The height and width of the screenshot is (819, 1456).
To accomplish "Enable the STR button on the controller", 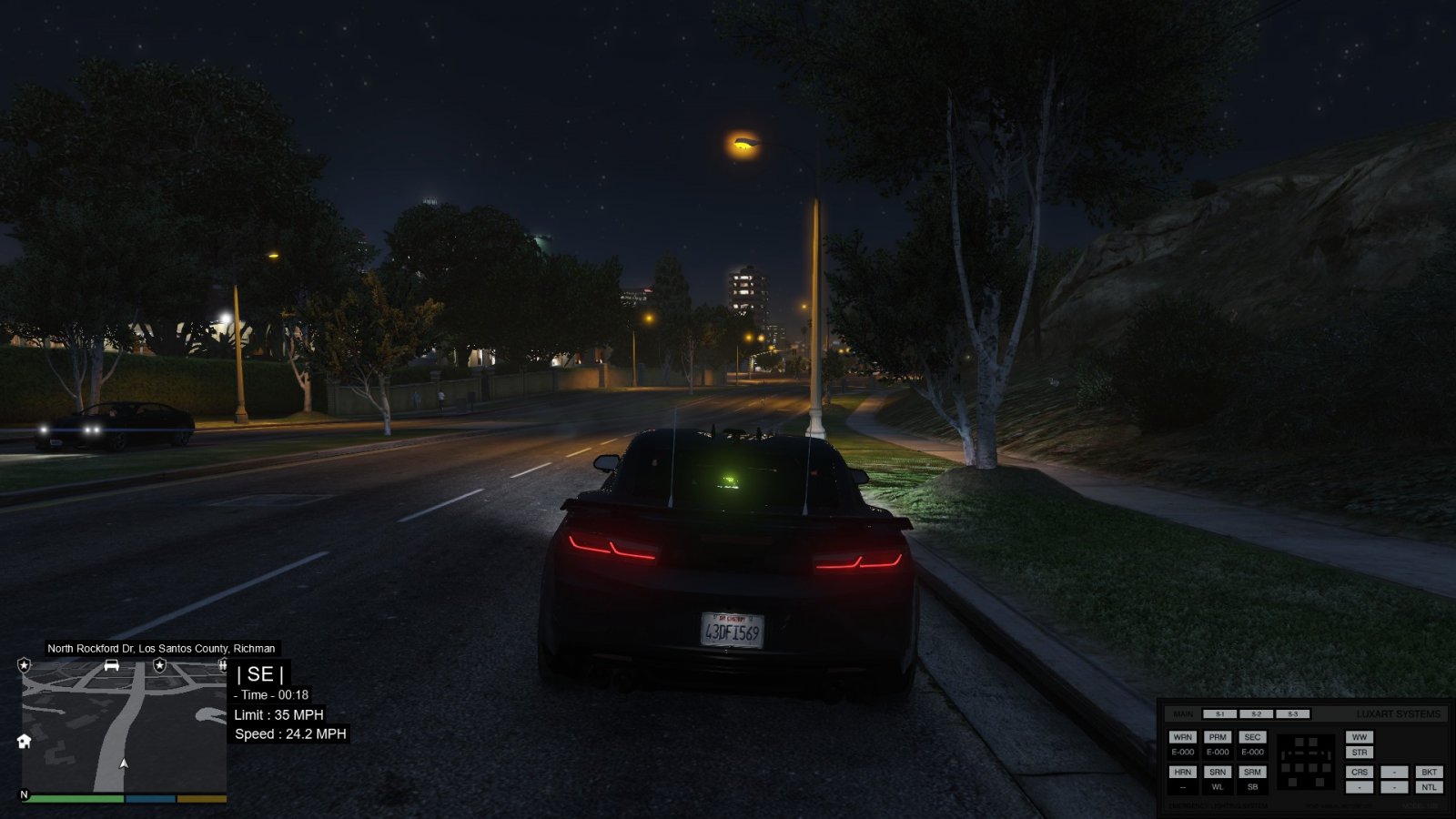I will 1359,753.
